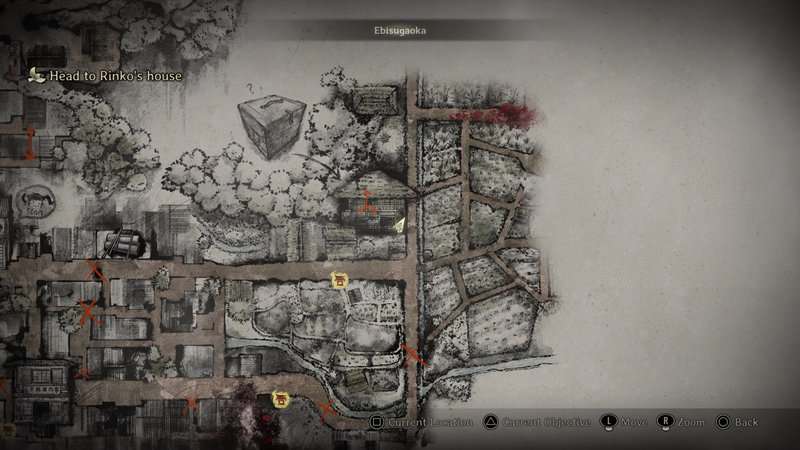Select the yellow shrine marker nearest the player arrow
Image resolution: width=800 pixels, height=450 pixels.
[339, 281]
